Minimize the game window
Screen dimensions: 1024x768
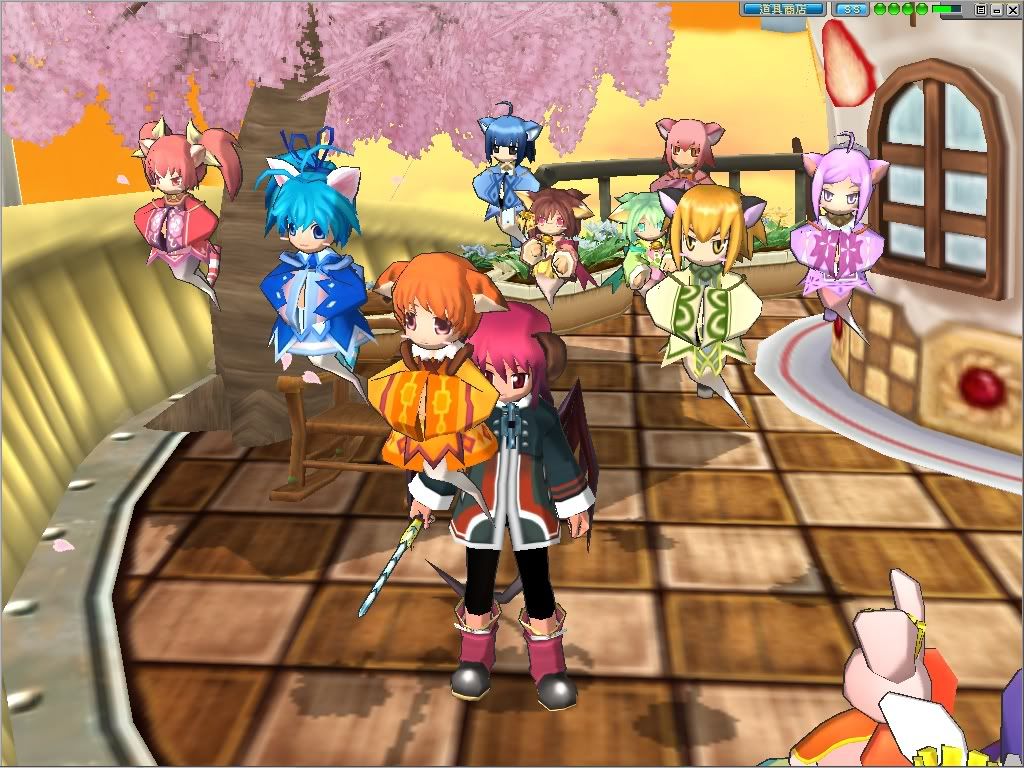(996, 9)
